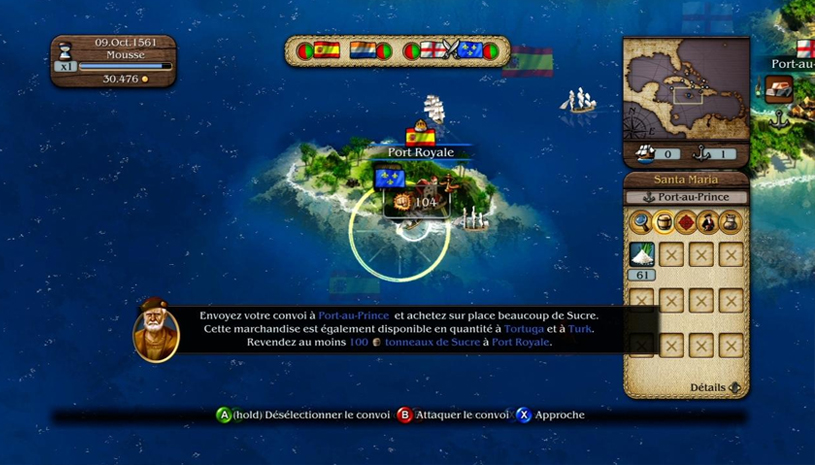815x465 pixels.
Task: Select the Port-au-Prince destination bar
Action: pyautogui.click(x=685, y=198)
